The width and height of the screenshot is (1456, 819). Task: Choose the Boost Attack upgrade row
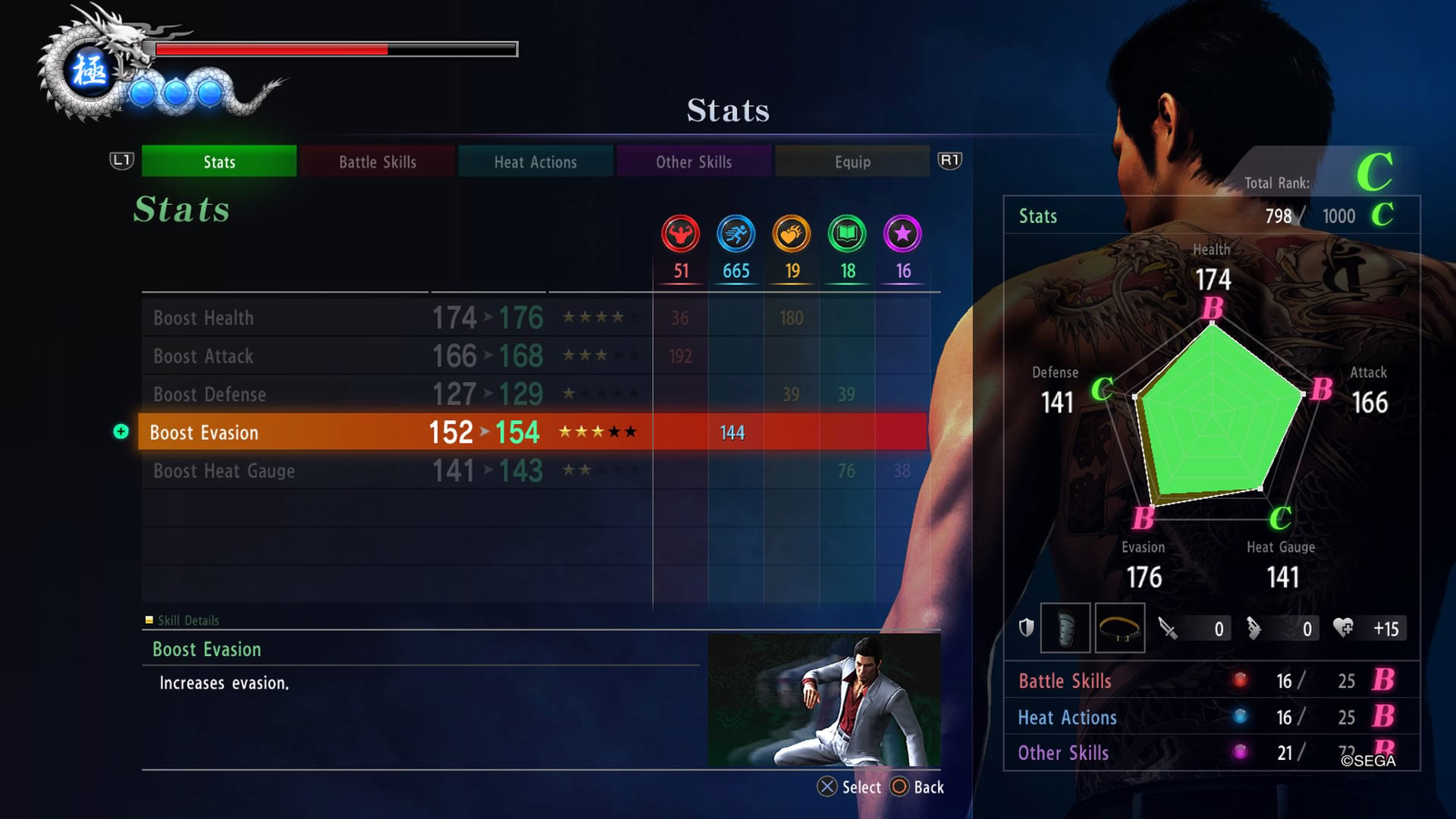[394, 356]
